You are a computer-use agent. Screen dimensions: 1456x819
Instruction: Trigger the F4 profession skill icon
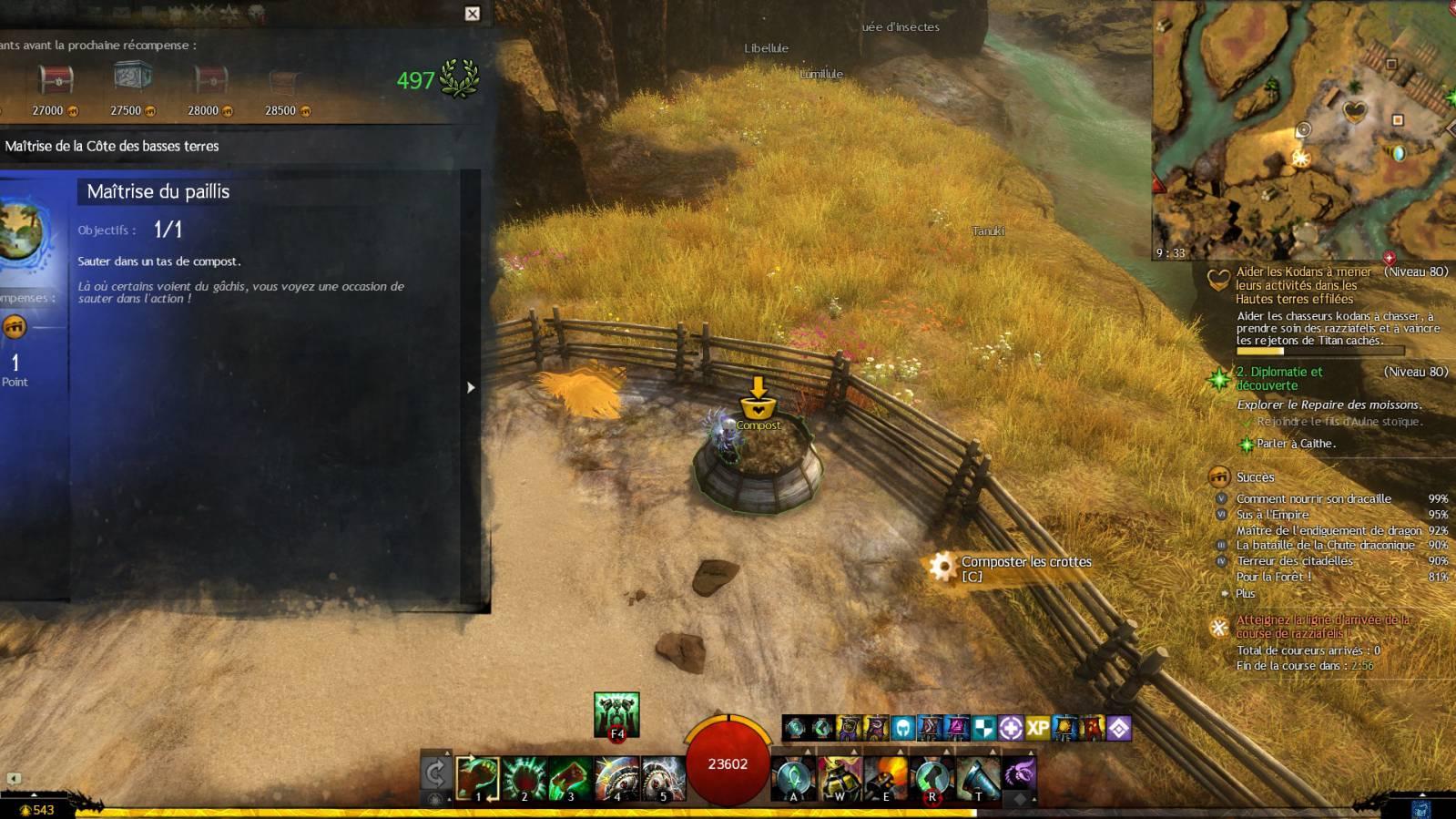click(616, 714)
